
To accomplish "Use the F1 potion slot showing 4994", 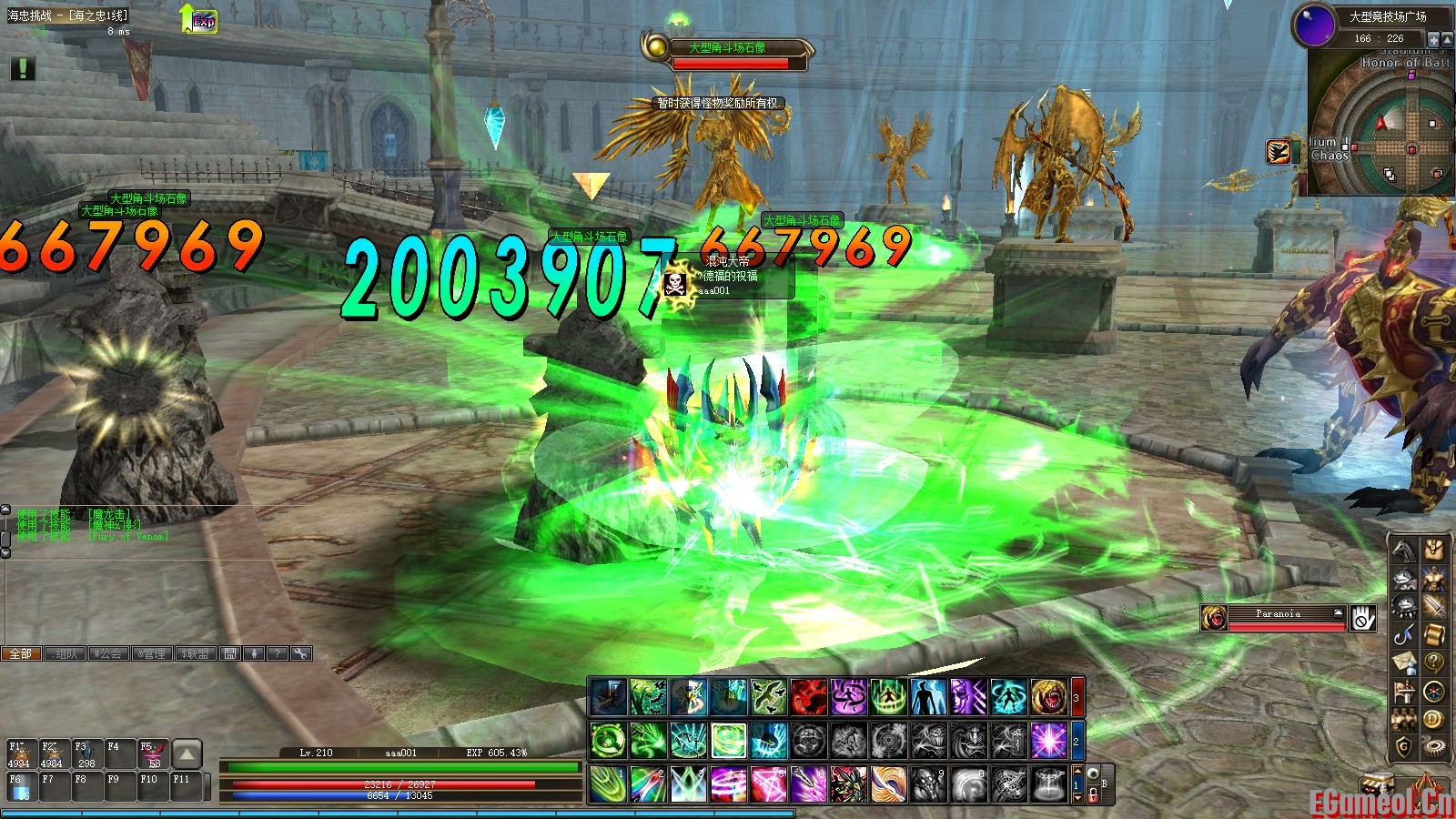I will pos(20,755).
